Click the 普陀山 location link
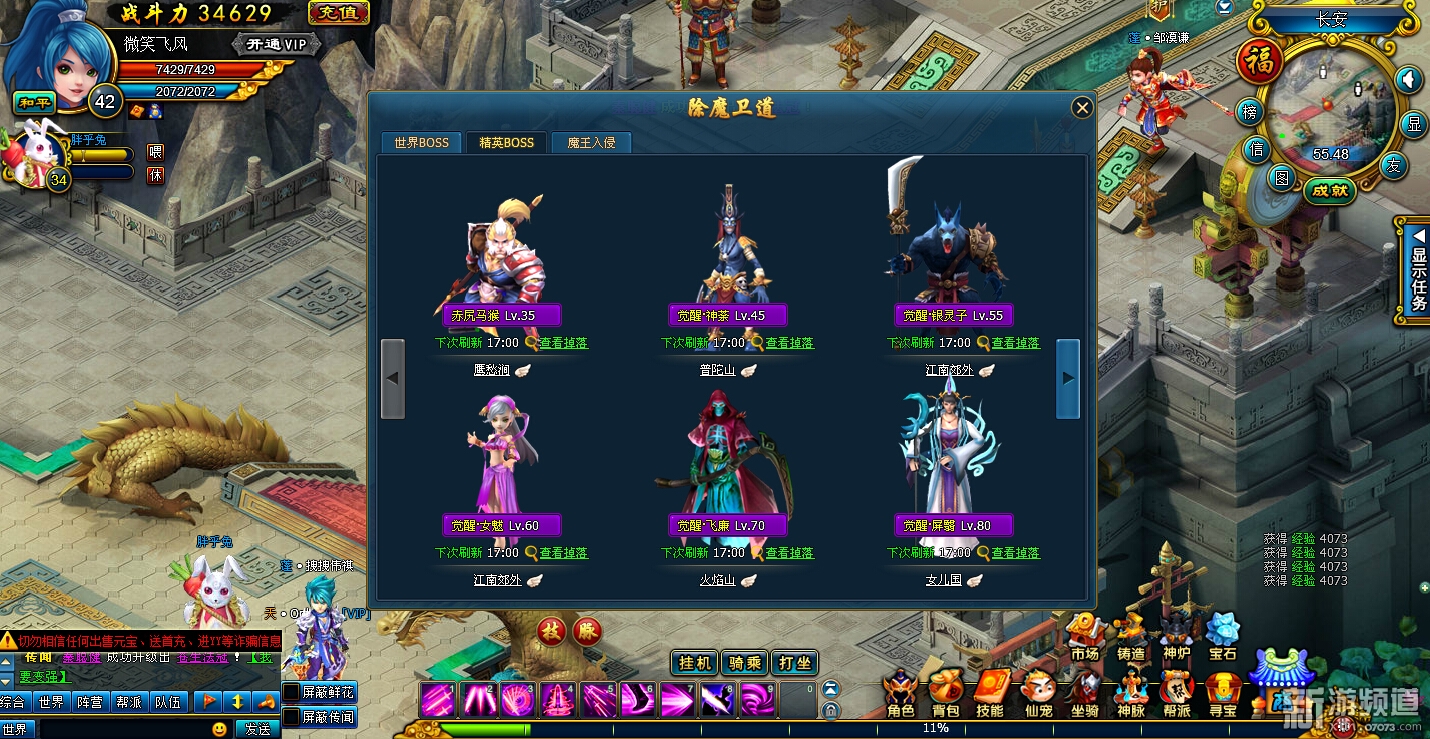Viewport: 1430px width, 739px height. click(x=717, y=370)
